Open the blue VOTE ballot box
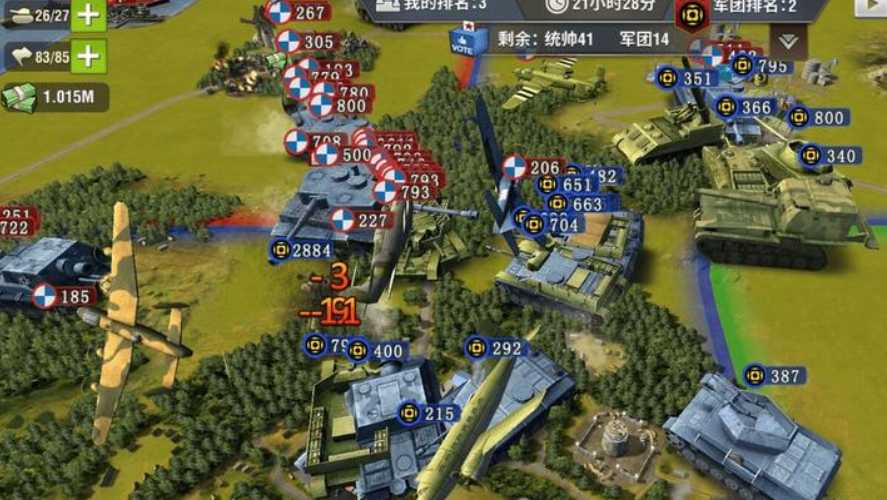 coord(466,42)
